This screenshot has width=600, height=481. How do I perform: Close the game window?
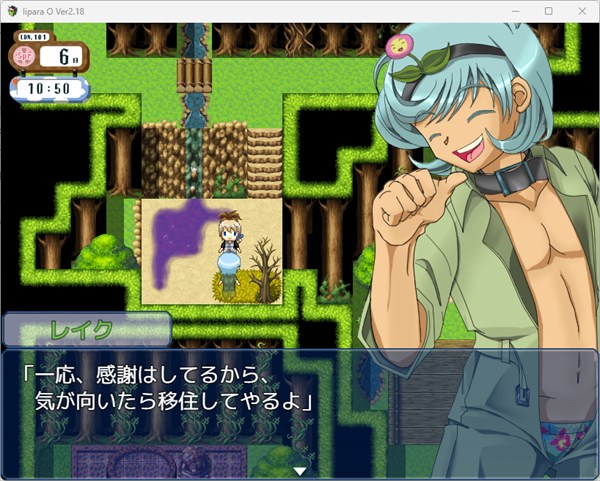pyautogui.click(x=580, y=11)
